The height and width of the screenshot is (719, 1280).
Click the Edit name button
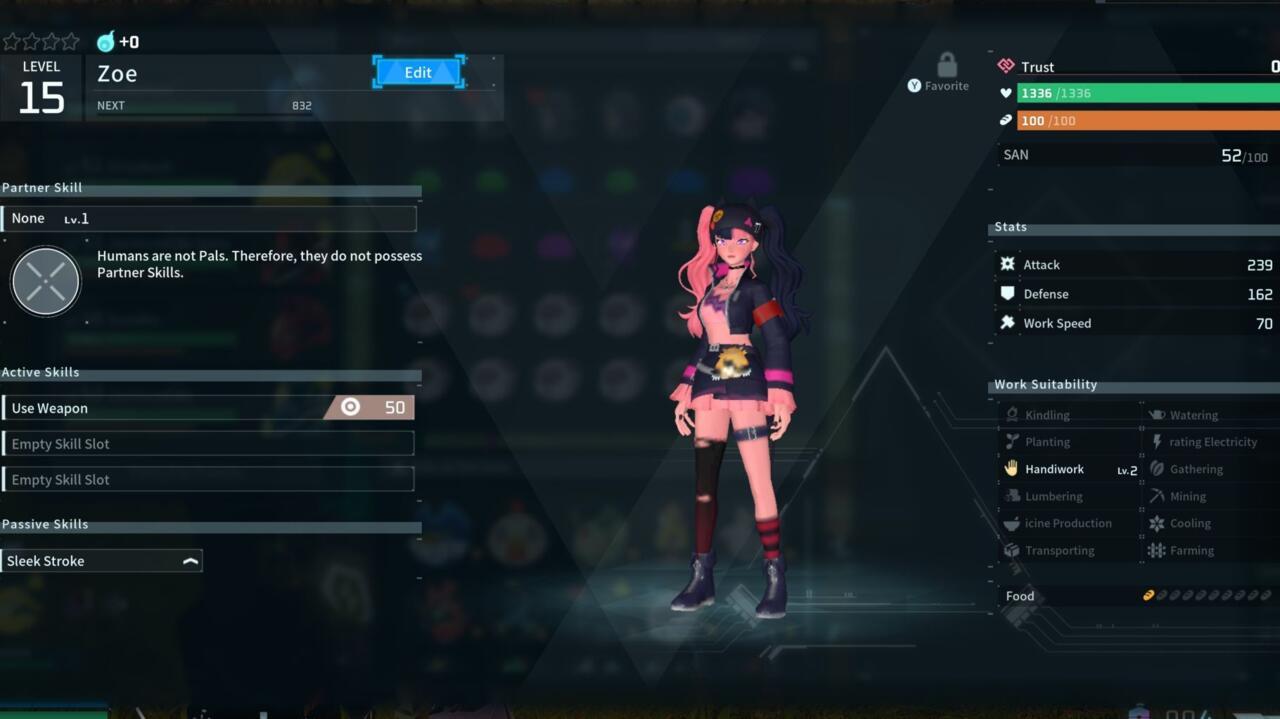point(418,72)
